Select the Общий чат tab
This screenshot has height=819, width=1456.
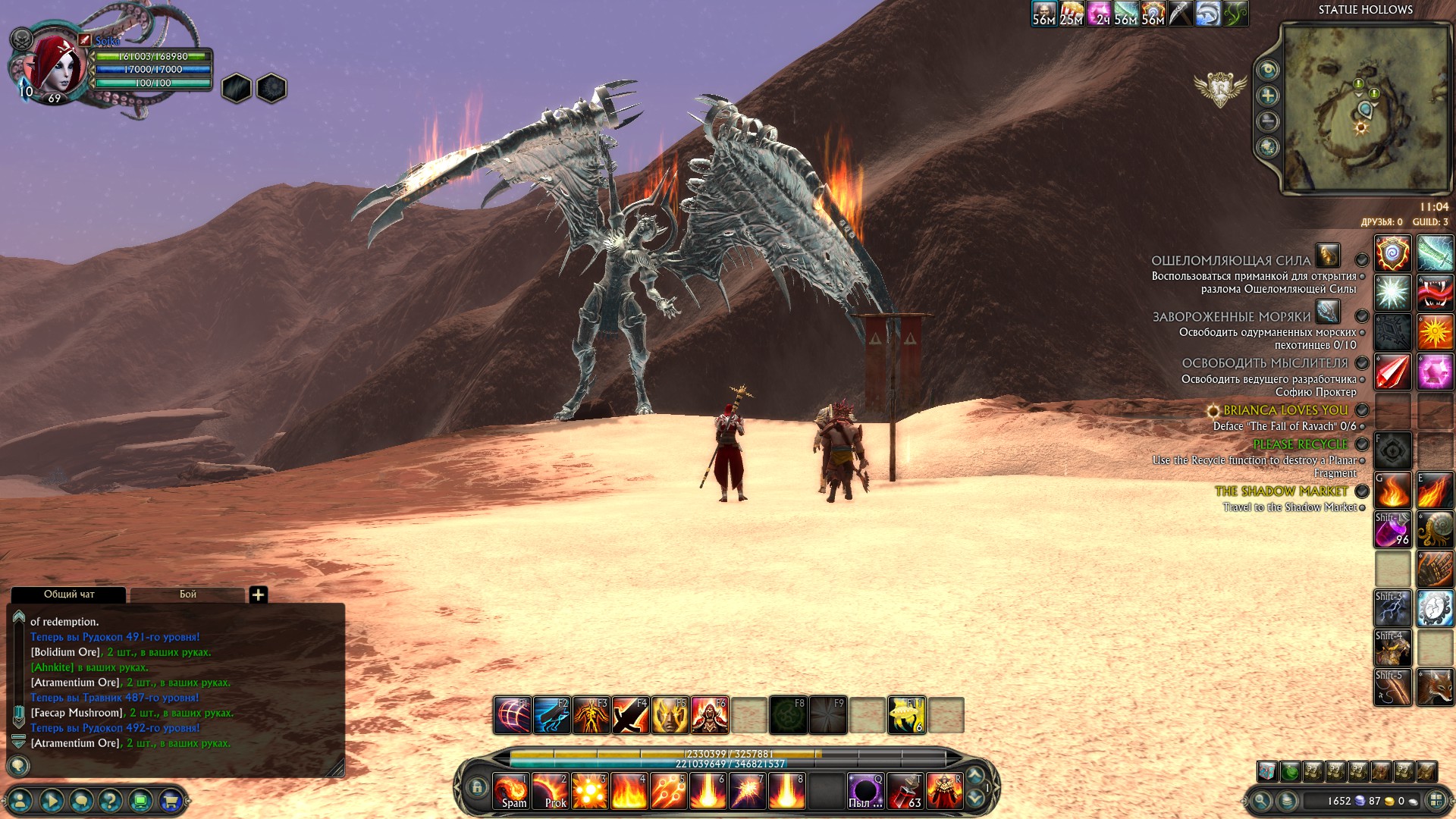coord(68,595)
